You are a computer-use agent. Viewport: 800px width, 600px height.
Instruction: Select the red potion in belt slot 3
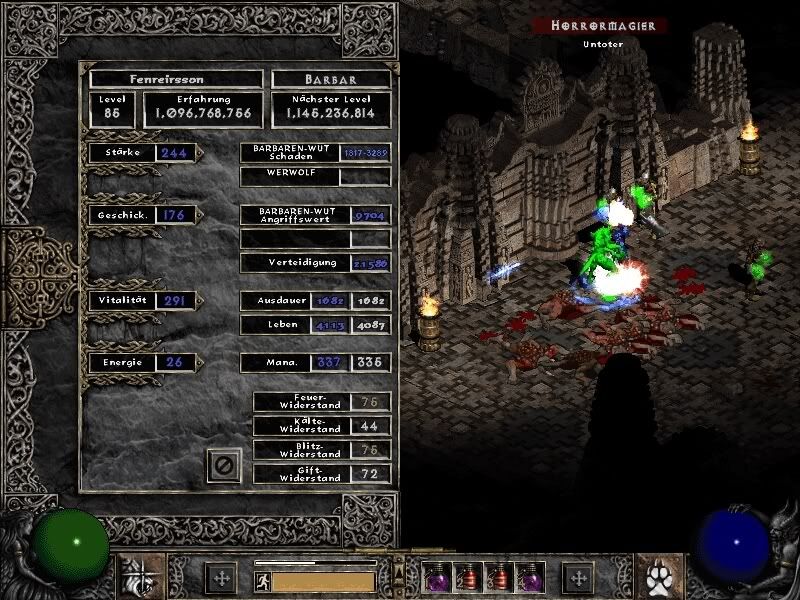point(497,578)
